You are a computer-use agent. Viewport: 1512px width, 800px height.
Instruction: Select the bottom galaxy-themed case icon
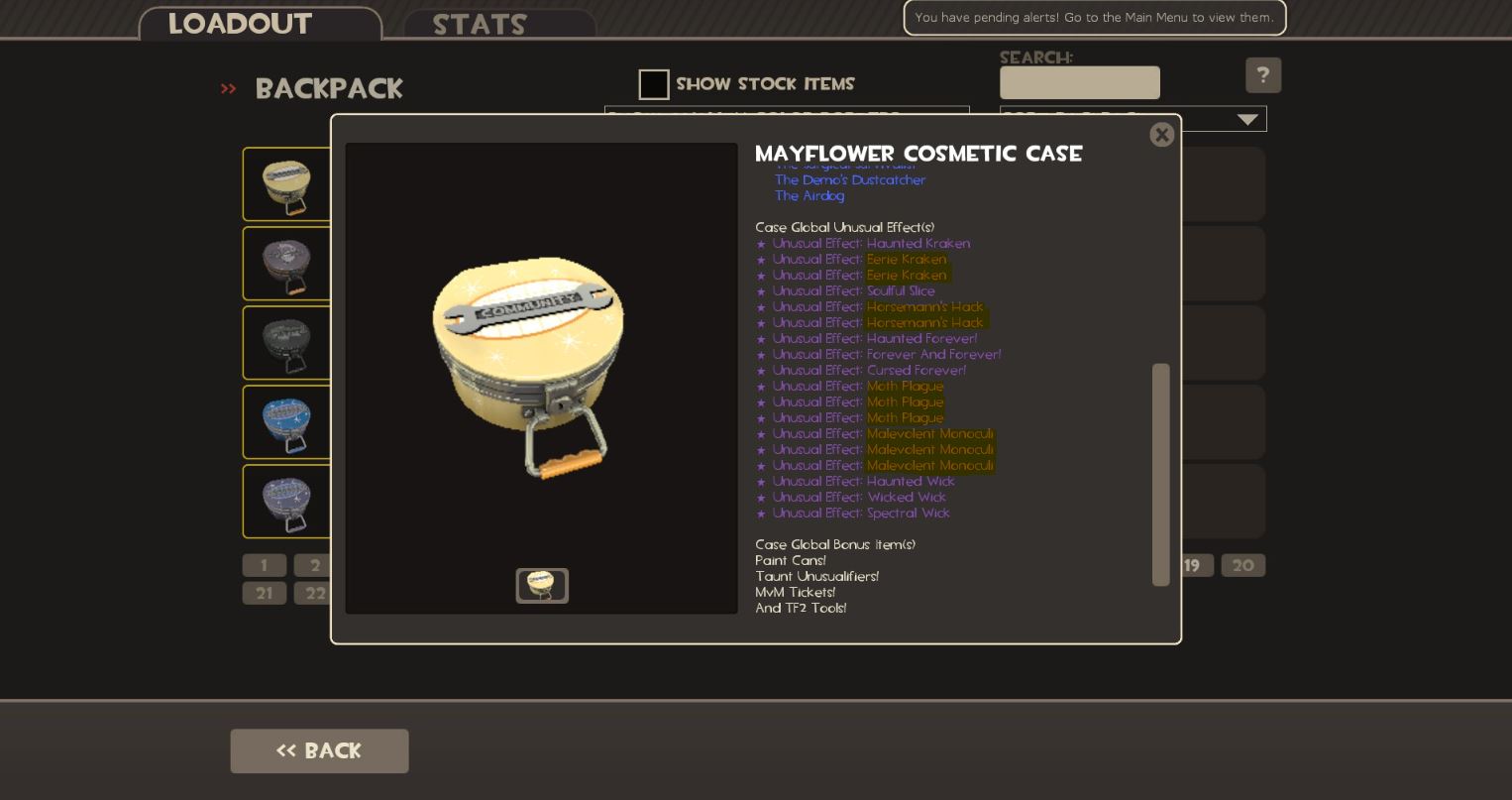(286, 501)
